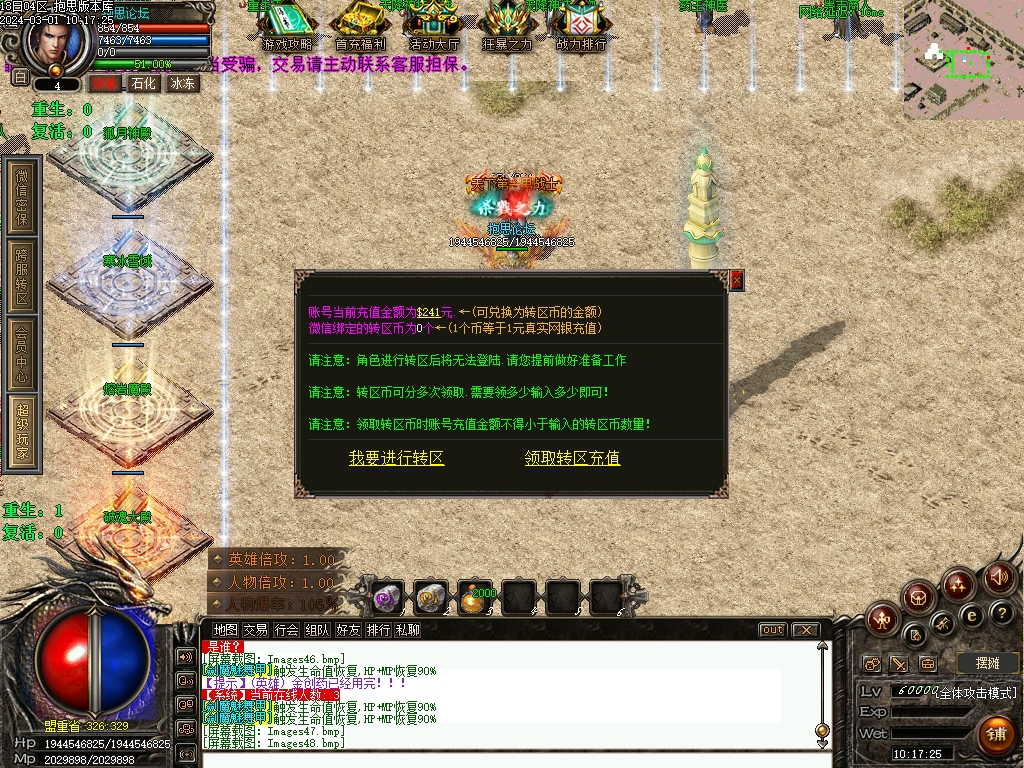Open 首充福利 treasure chest icon

point(361,27)
